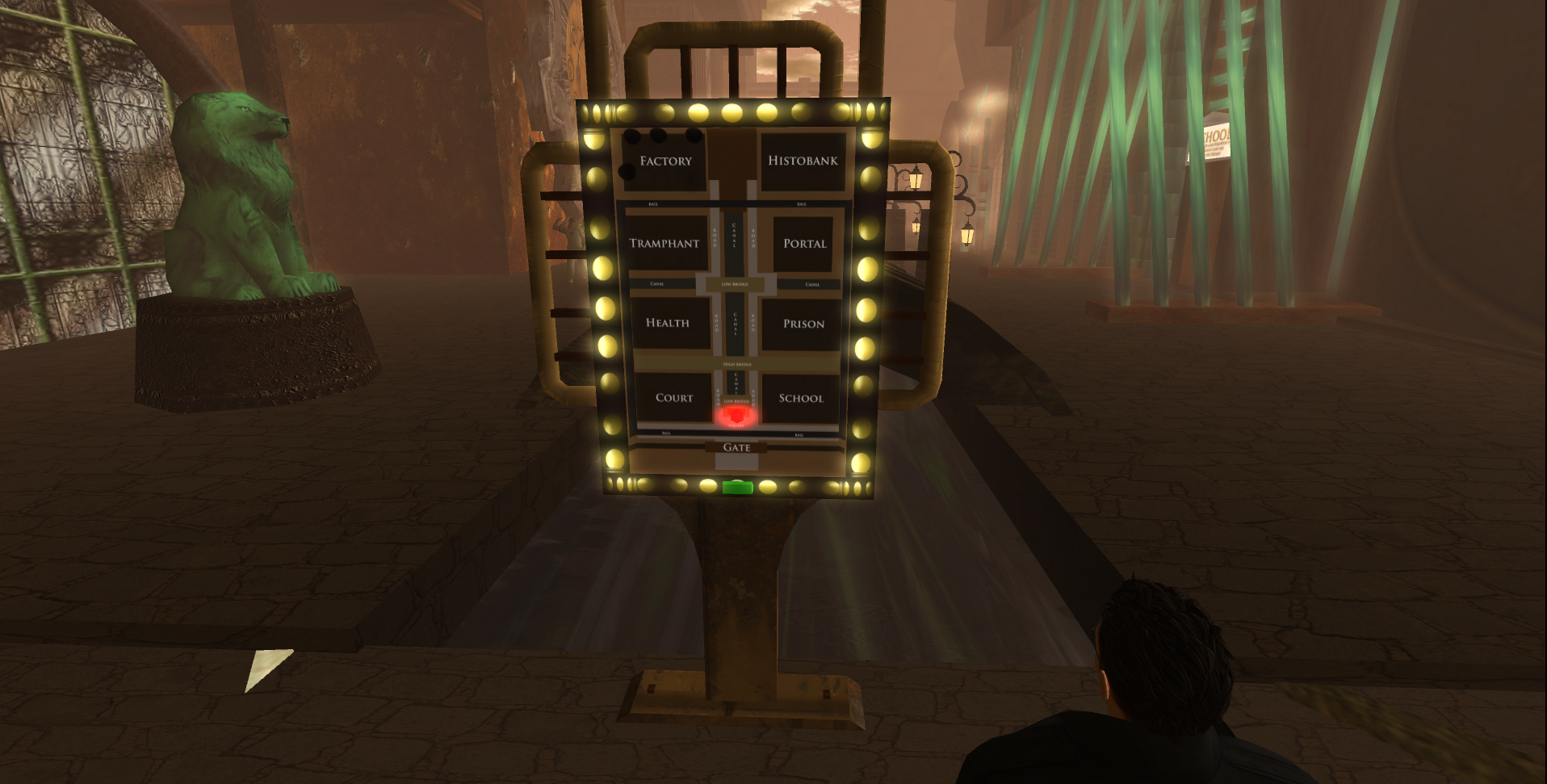This screenshot has width=1547, height=784.
Task: Select the Prison location on the board
Action: coord(803,324)
